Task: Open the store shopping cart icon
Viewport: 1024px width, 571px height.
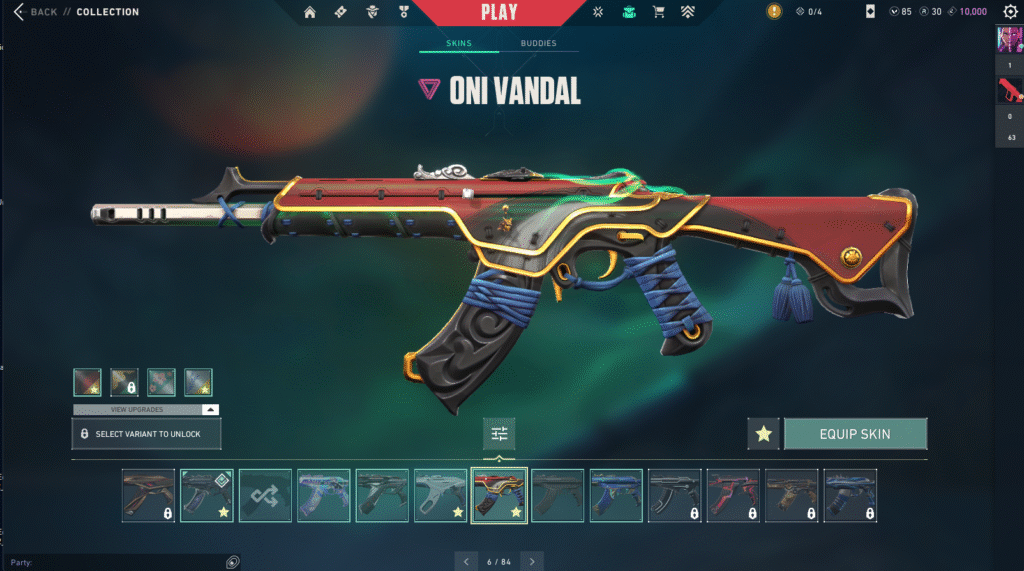Action: (658, 13)
